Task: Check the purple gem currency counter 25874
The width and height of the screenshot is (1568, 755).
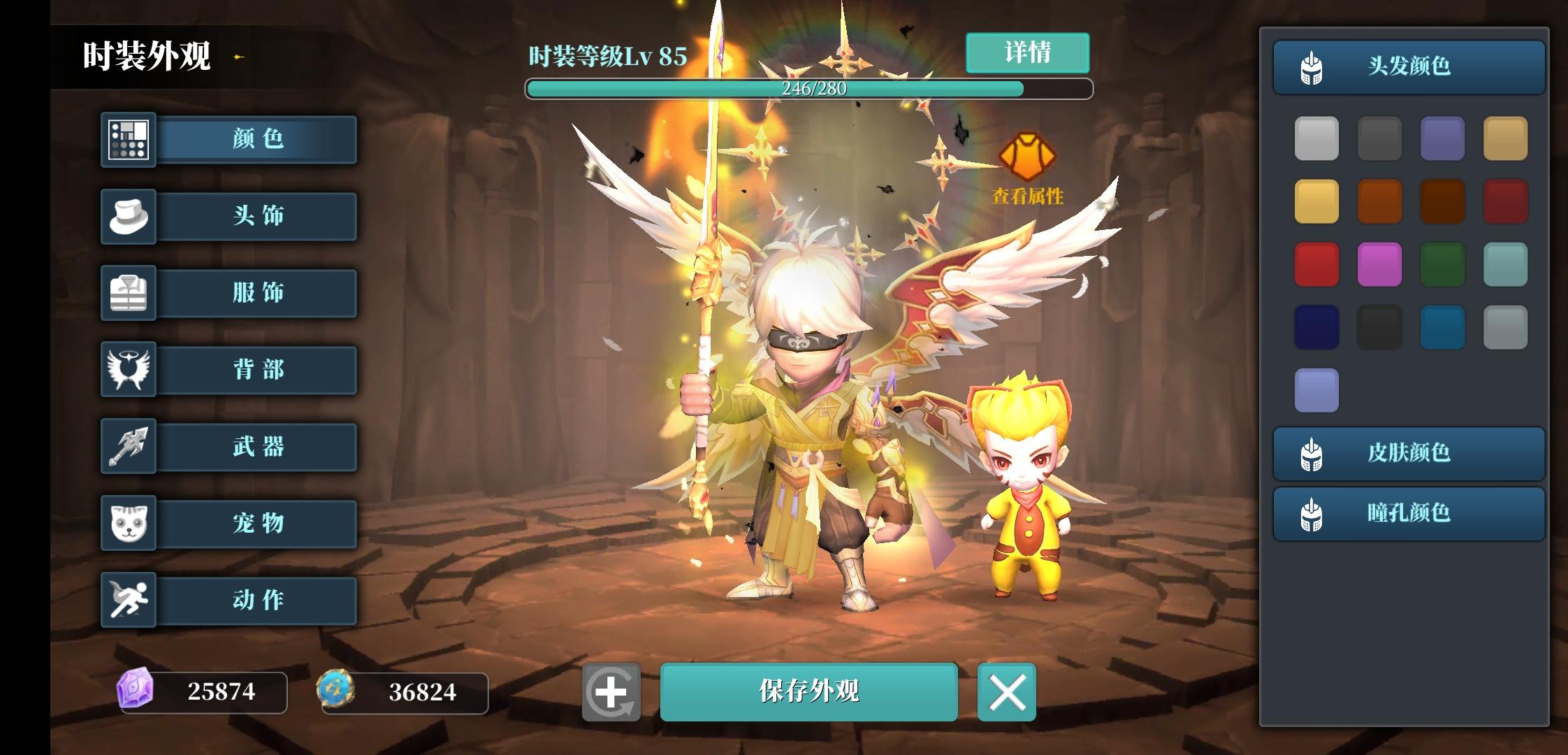Action: (203, 693)
